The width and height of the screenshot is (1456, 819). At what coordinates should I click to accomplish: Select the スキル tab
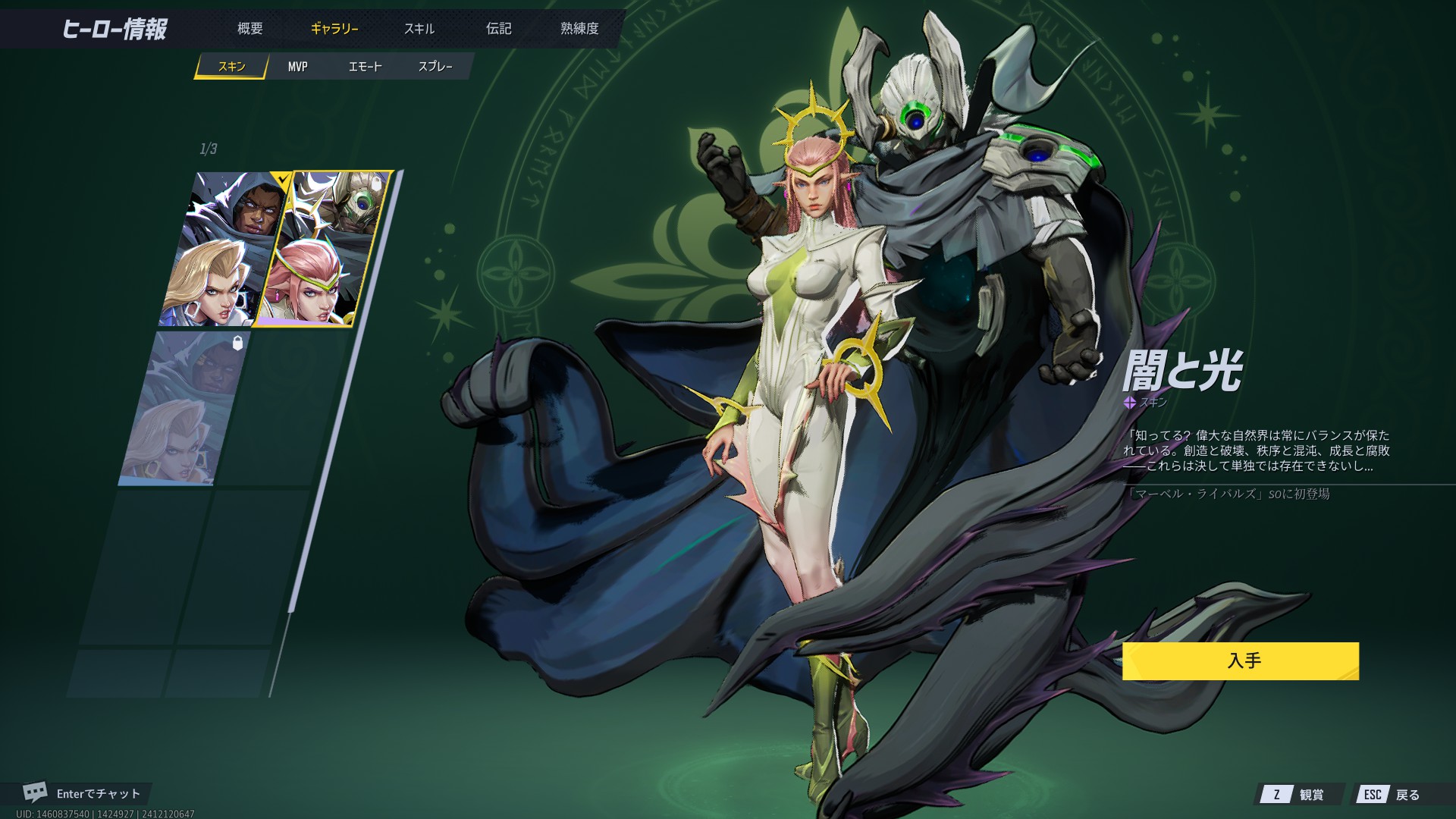tap(419, 29)
